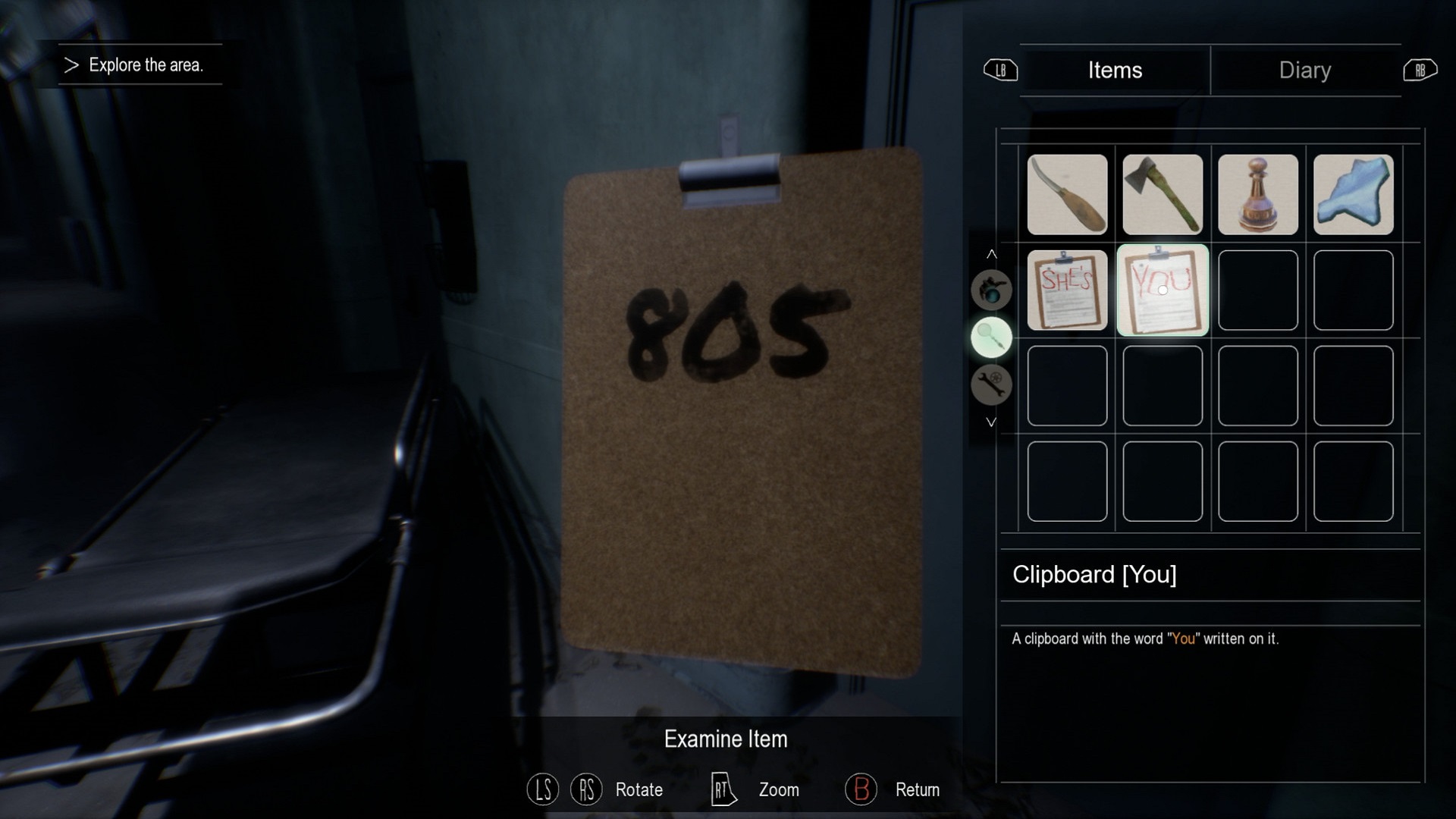Choose the axe in the inventory

click(x=1163, y=195)
